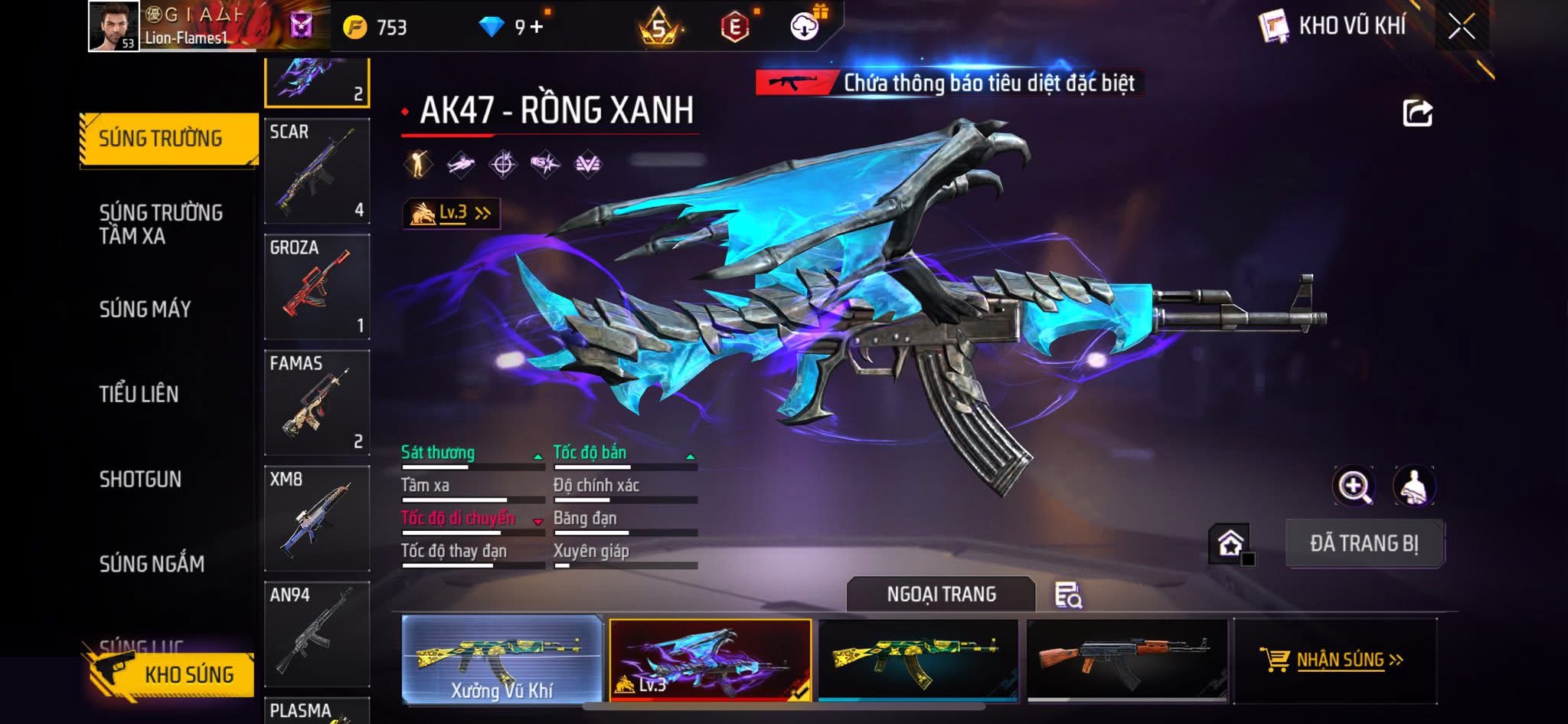The height and width of the screenshot is (724, 1568).
Task: Switch to the Shotgun category
Action: point(141,479)
